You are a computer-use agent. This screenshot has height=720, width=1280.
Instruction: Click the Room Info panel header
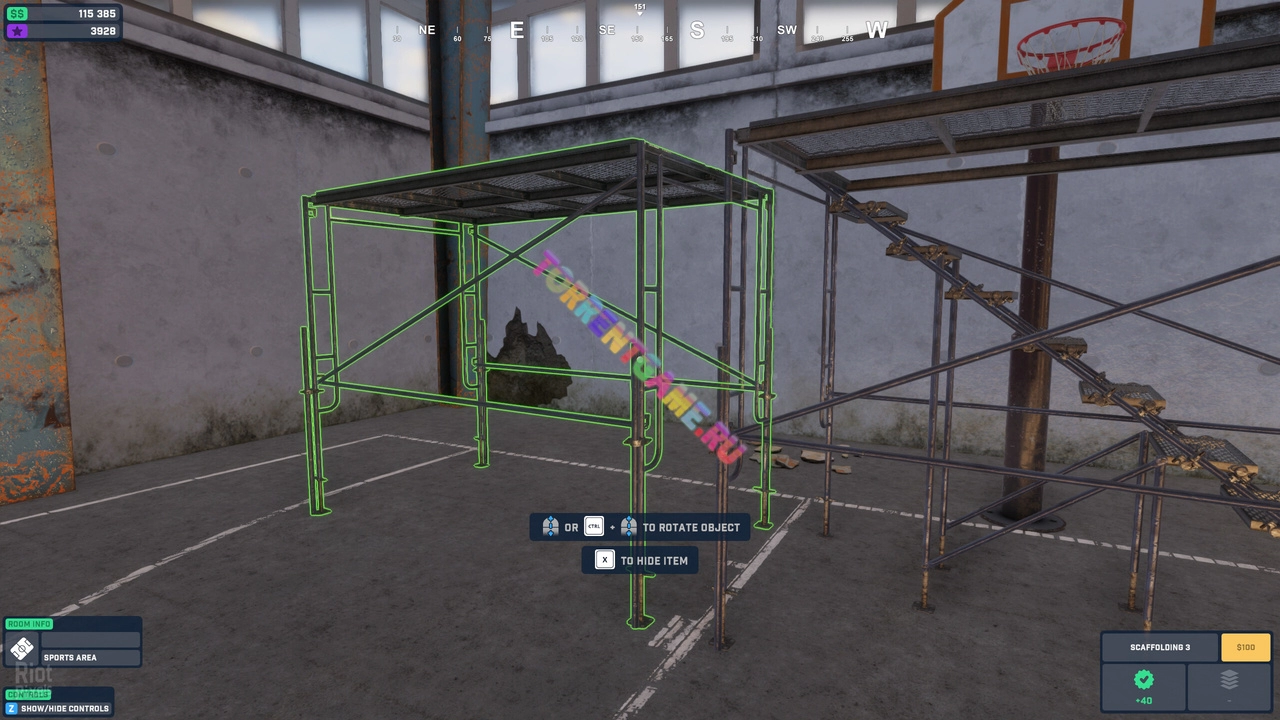coord(29,624)
